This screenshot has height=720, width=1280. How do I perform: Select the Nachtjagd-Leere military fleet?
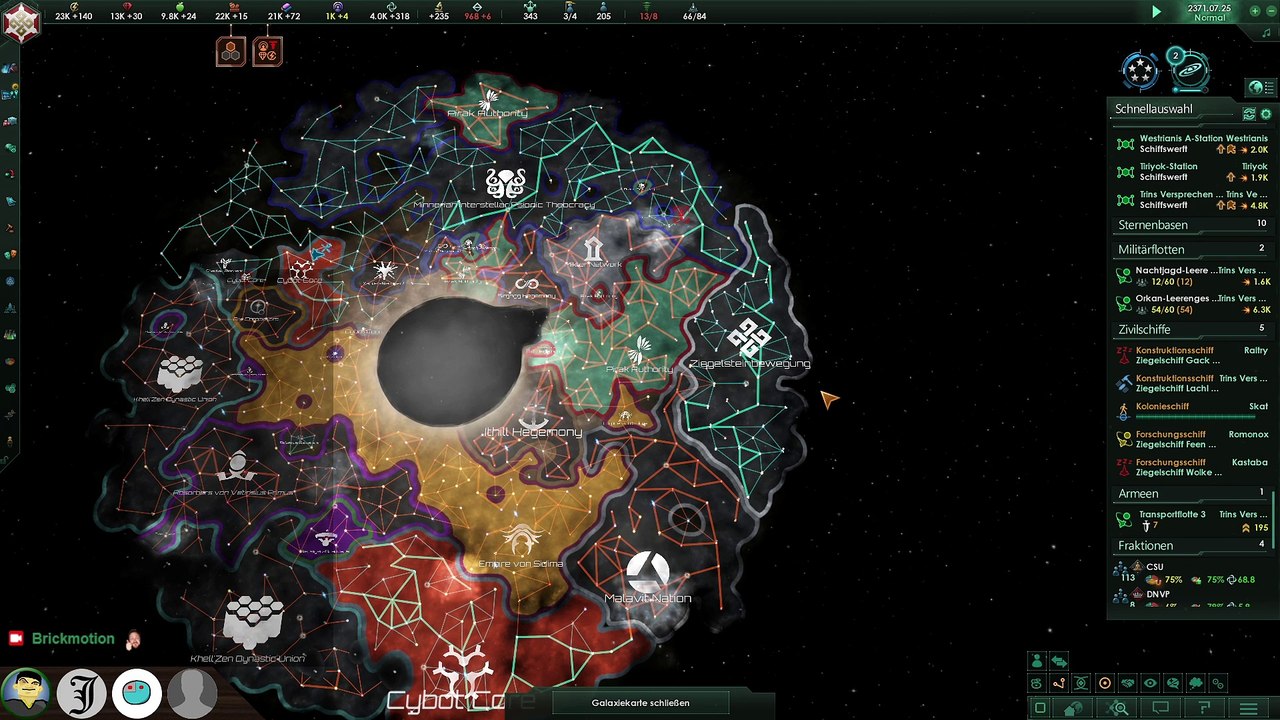(1190, 276)
